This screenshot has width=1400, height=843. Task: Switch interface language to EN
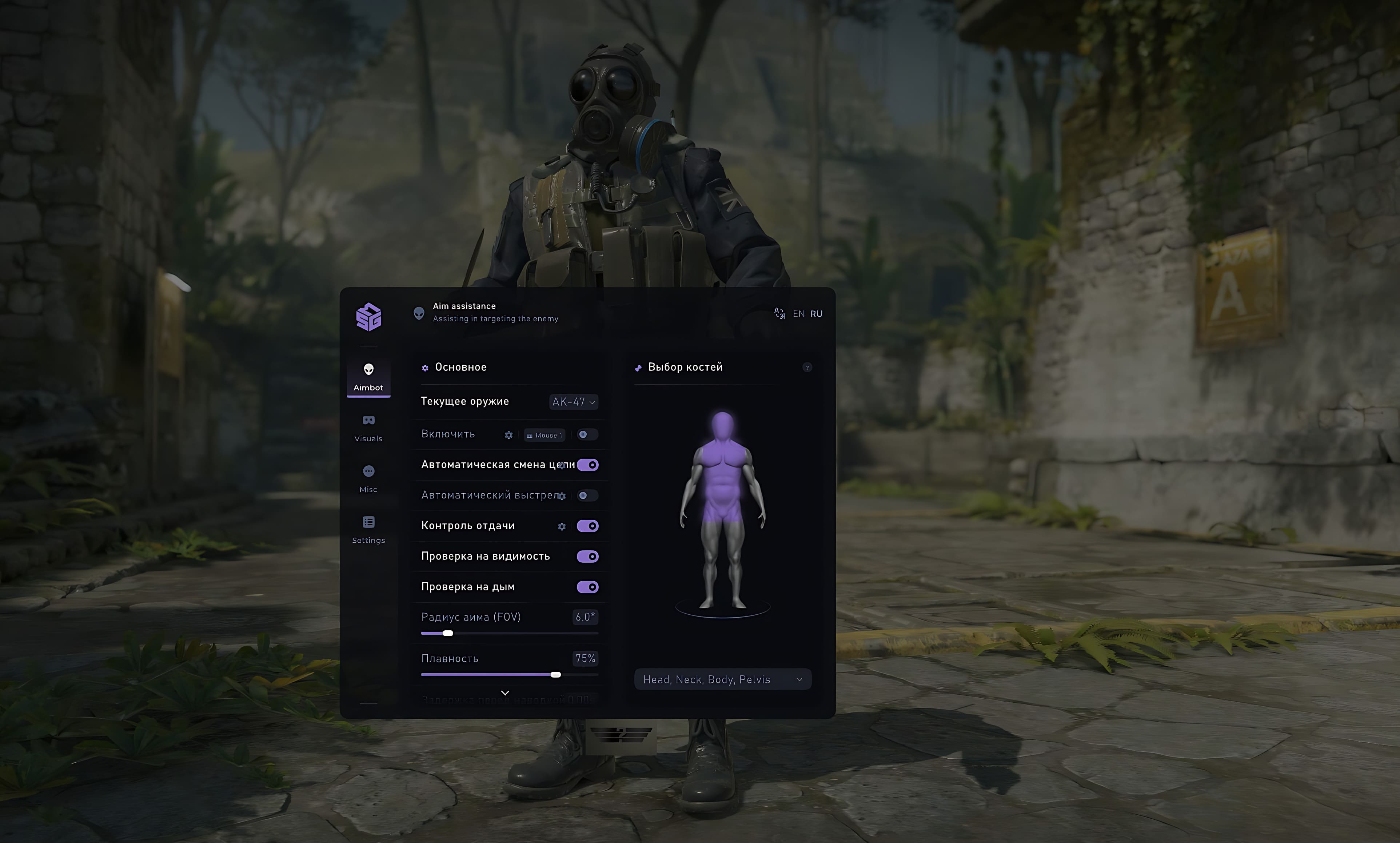pyautogui.click(x=798, y=314)
